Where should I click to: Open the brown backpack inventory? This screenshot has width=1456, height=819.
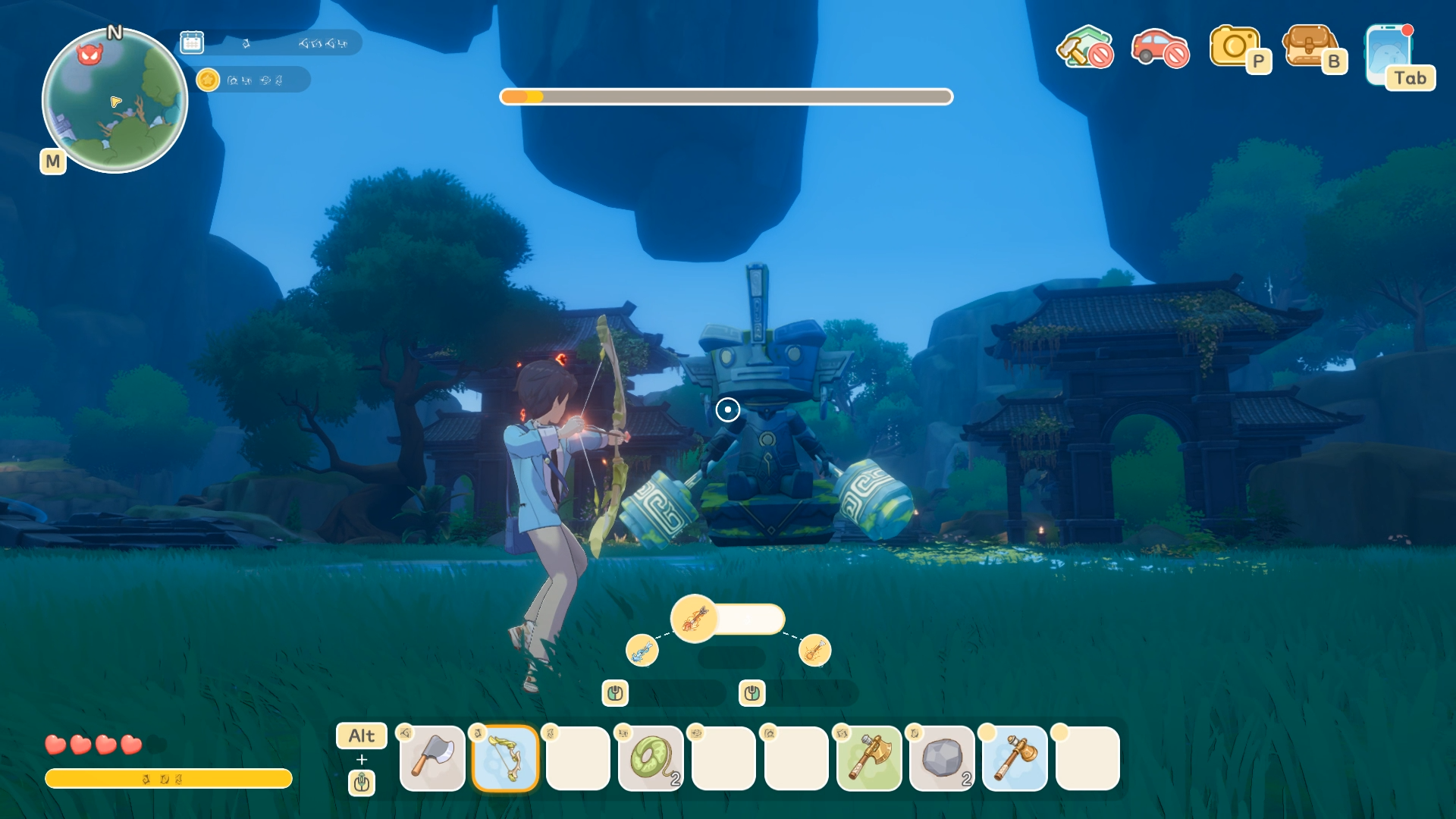coord(1309,47)
